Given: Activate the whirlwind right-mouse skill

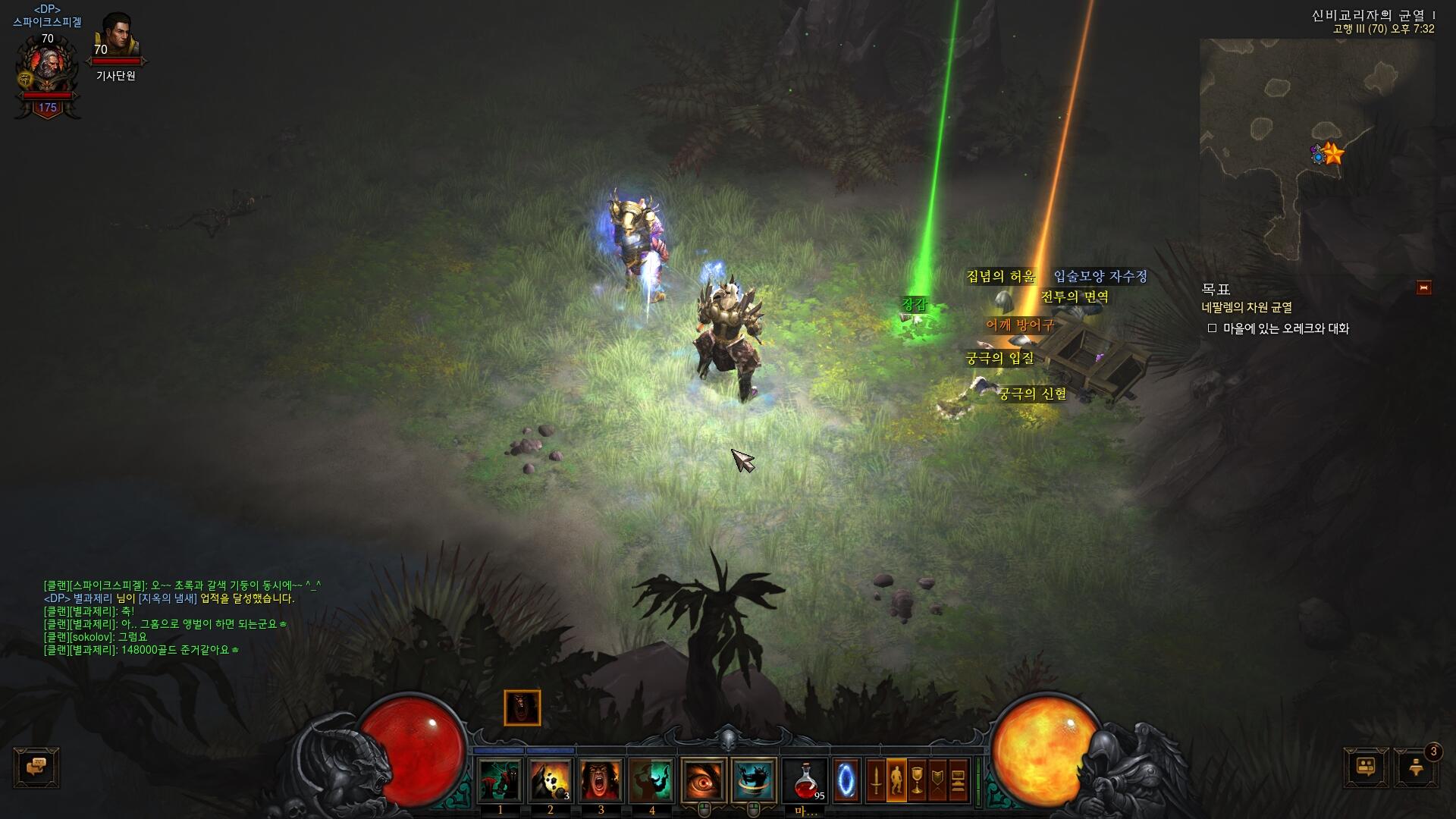Looking at the screenshot, I should pyautogui.click(x=754, y=780).
